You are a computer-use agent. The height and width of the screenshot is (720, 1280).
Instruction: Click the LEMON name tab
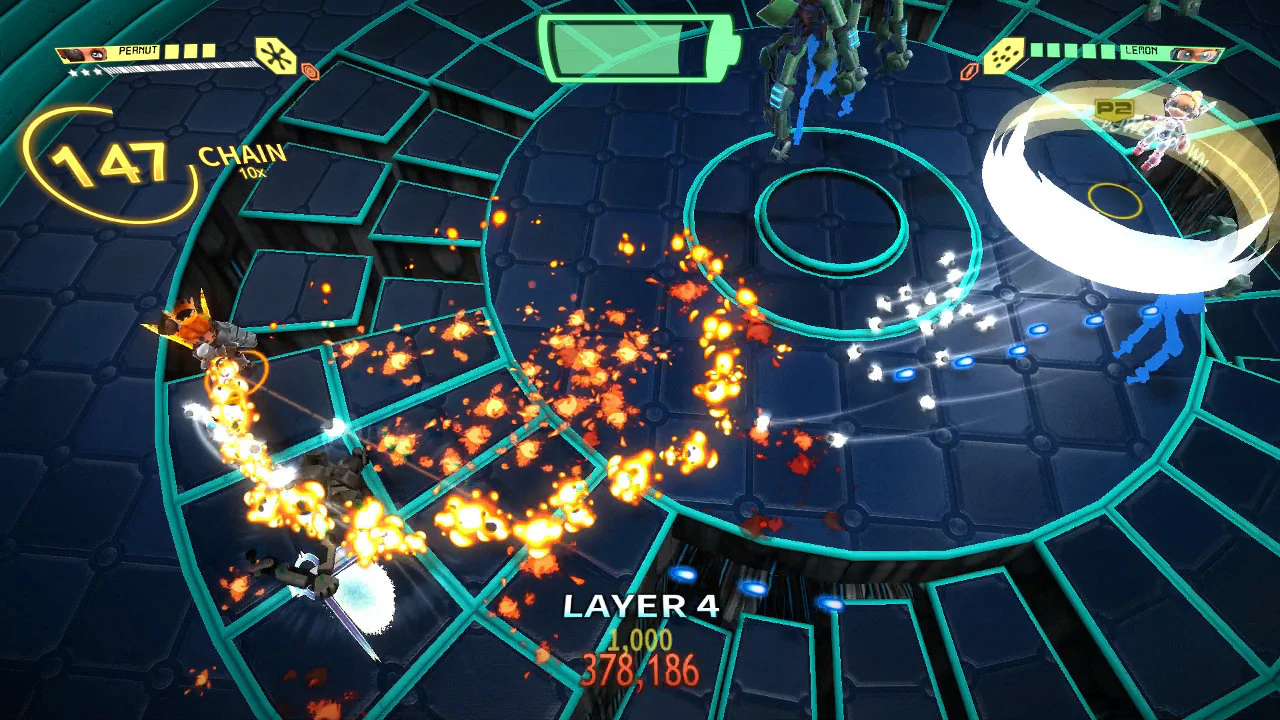coord(1139,51)
